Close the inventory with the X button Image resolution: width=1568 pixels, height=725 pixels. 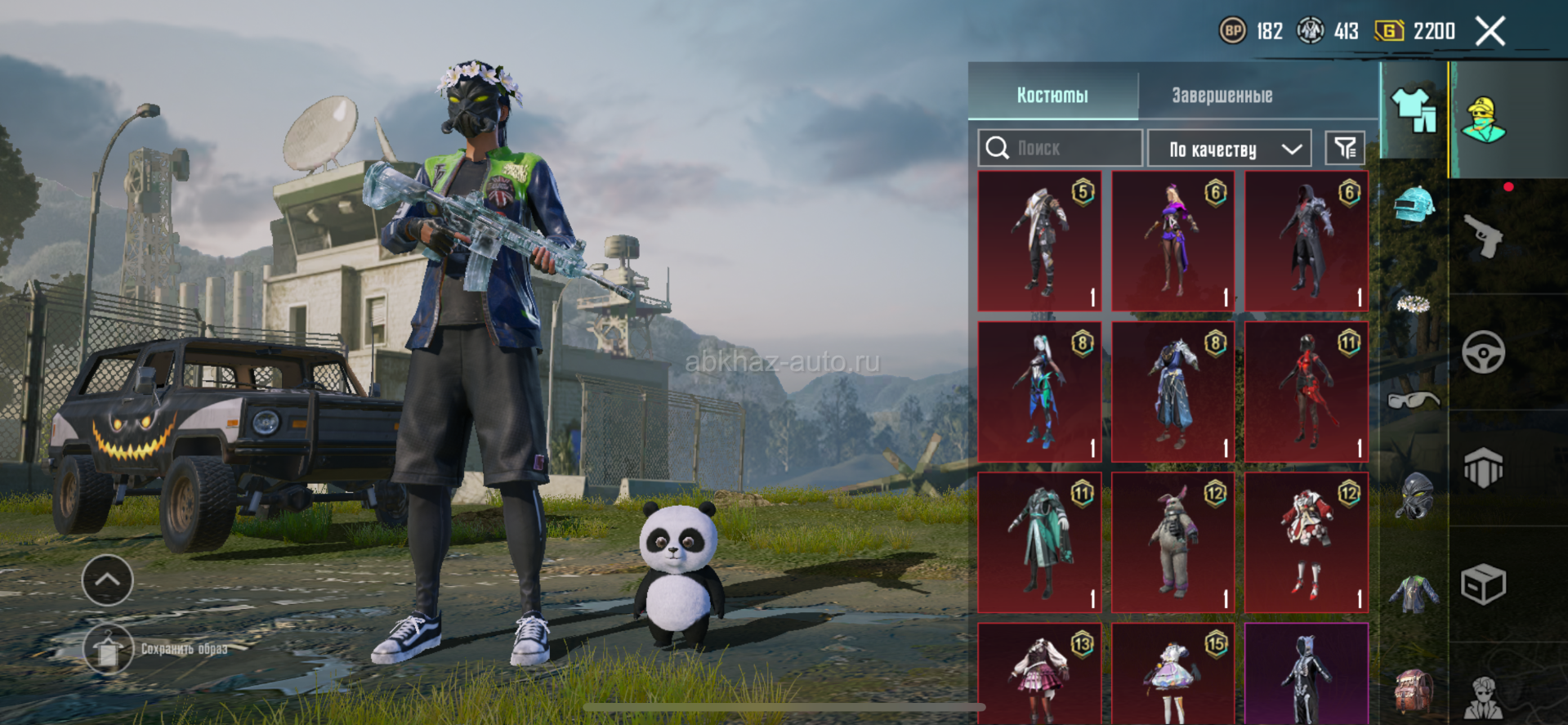(x=1490, y=32)
